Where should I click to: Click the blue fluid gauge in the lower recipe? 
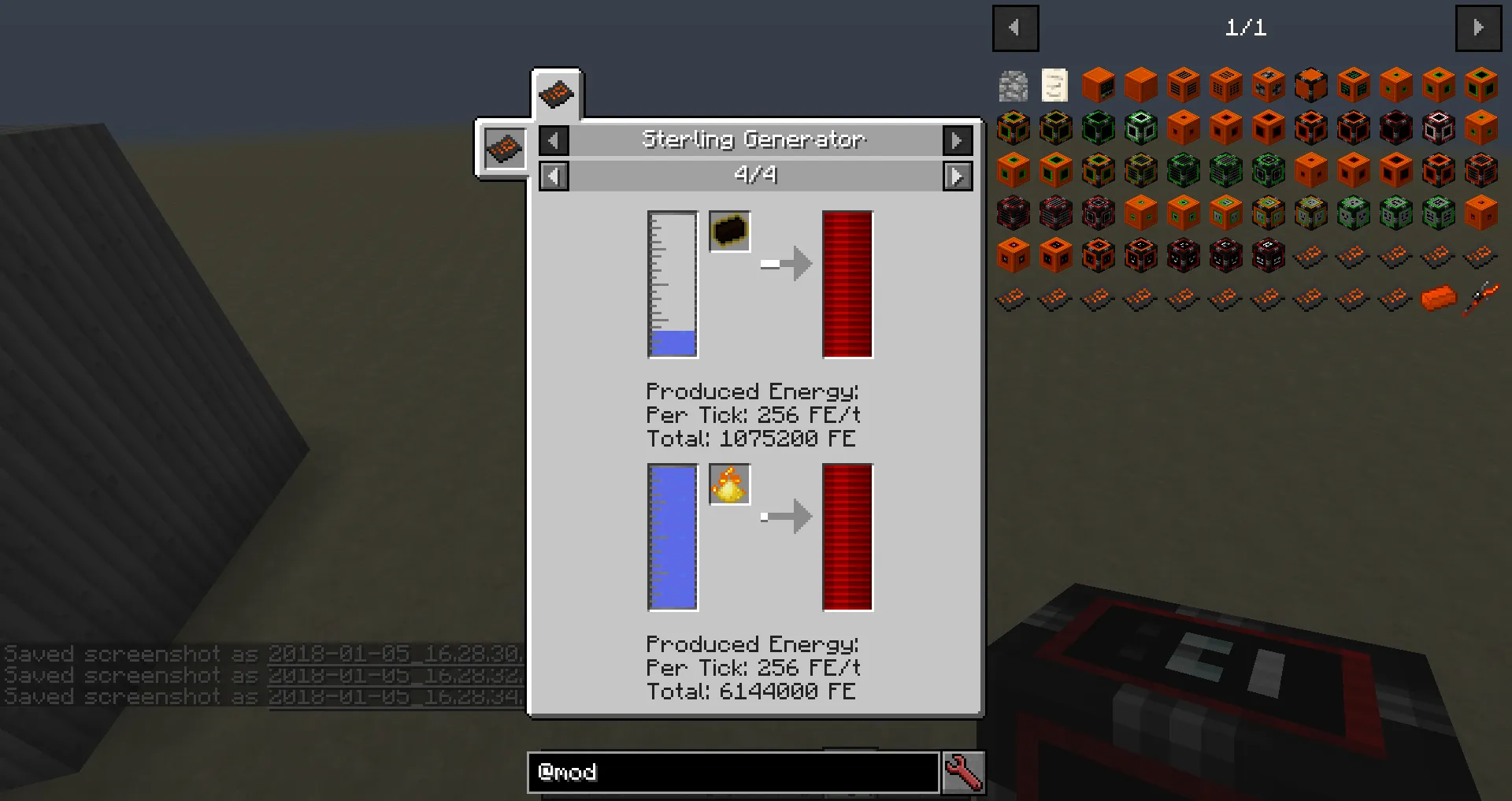[x=671, y=539]
